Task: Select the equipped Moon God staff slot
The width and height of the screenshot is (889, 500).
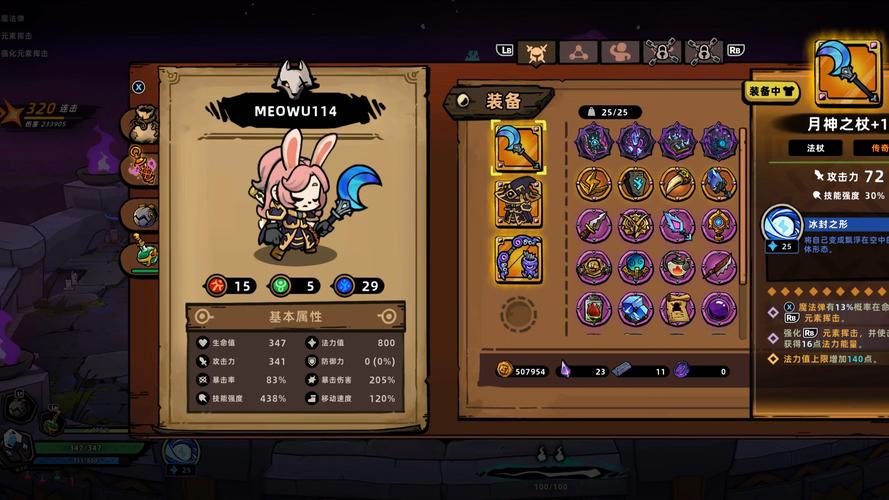Action: [518, 147]
